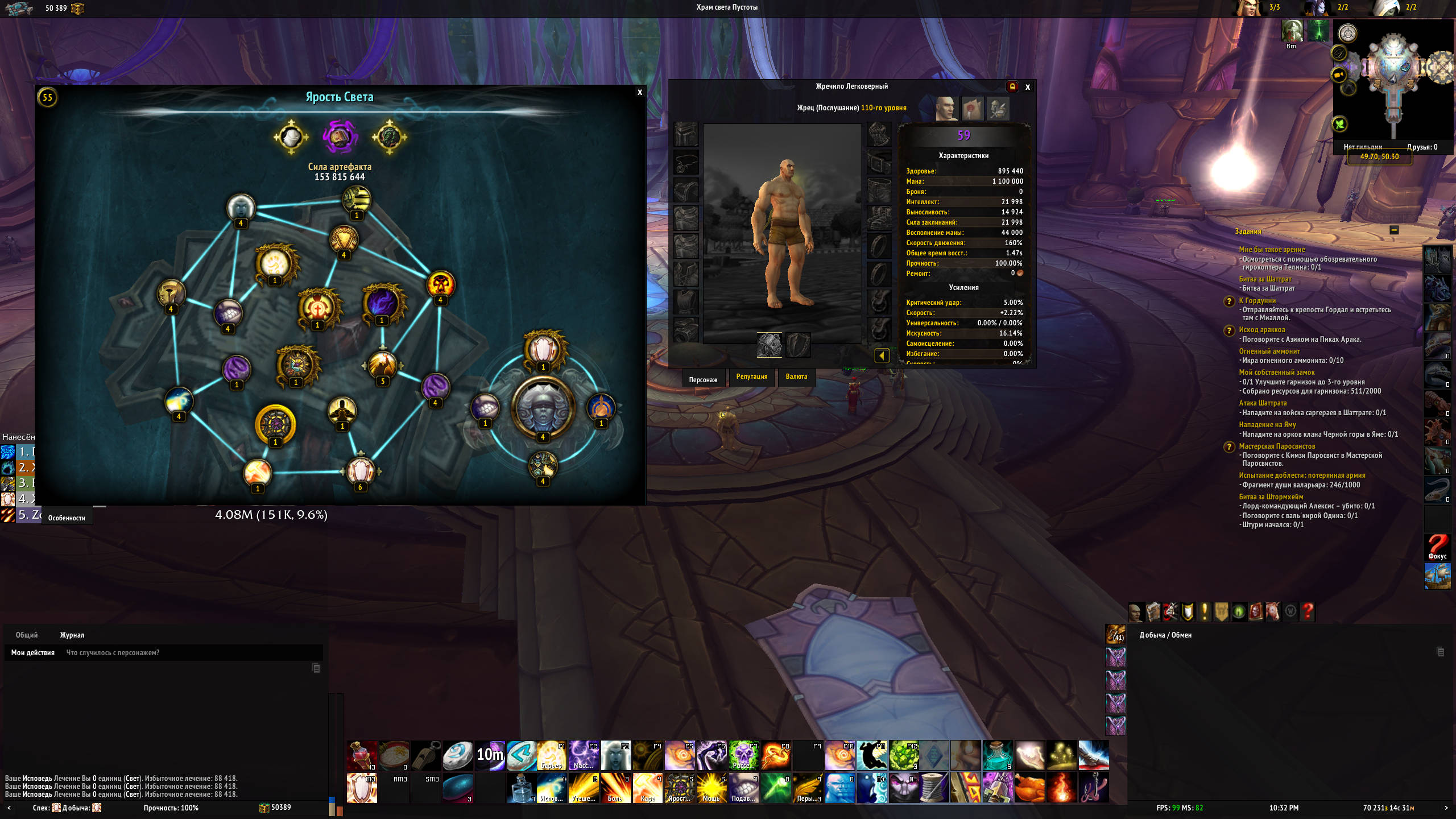This screenshot has height=819, width=1456.
Task: Close the character sheet window
Action: 1028,88
